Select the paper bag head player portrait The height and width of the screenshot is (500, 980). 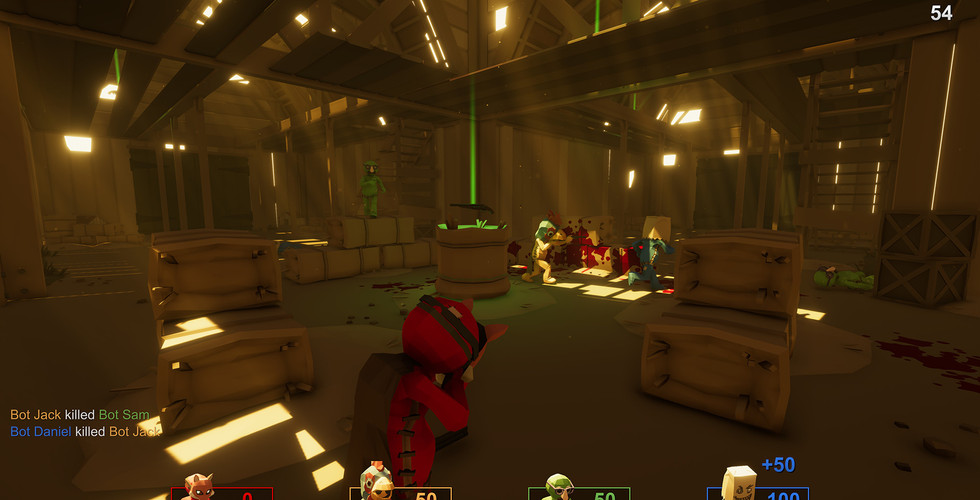pos(738,483)
